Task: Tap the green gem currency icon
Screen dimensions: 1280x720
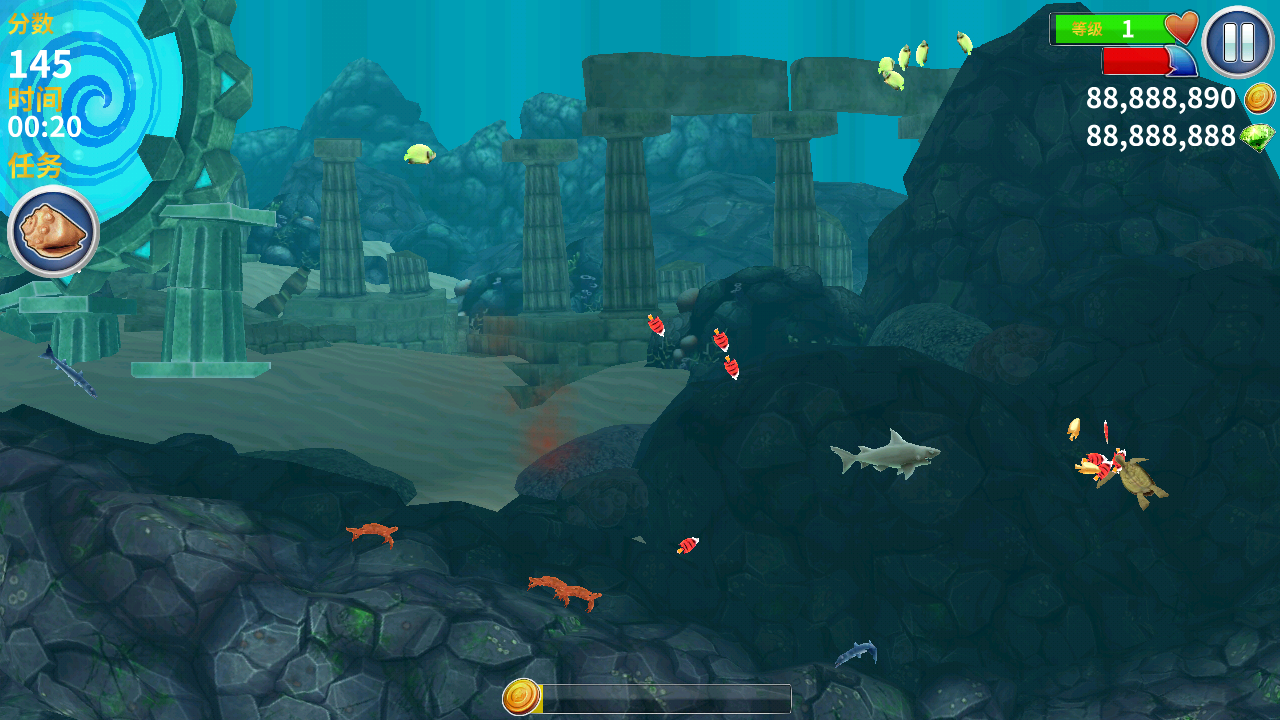Action: [x=1258, y=137]
